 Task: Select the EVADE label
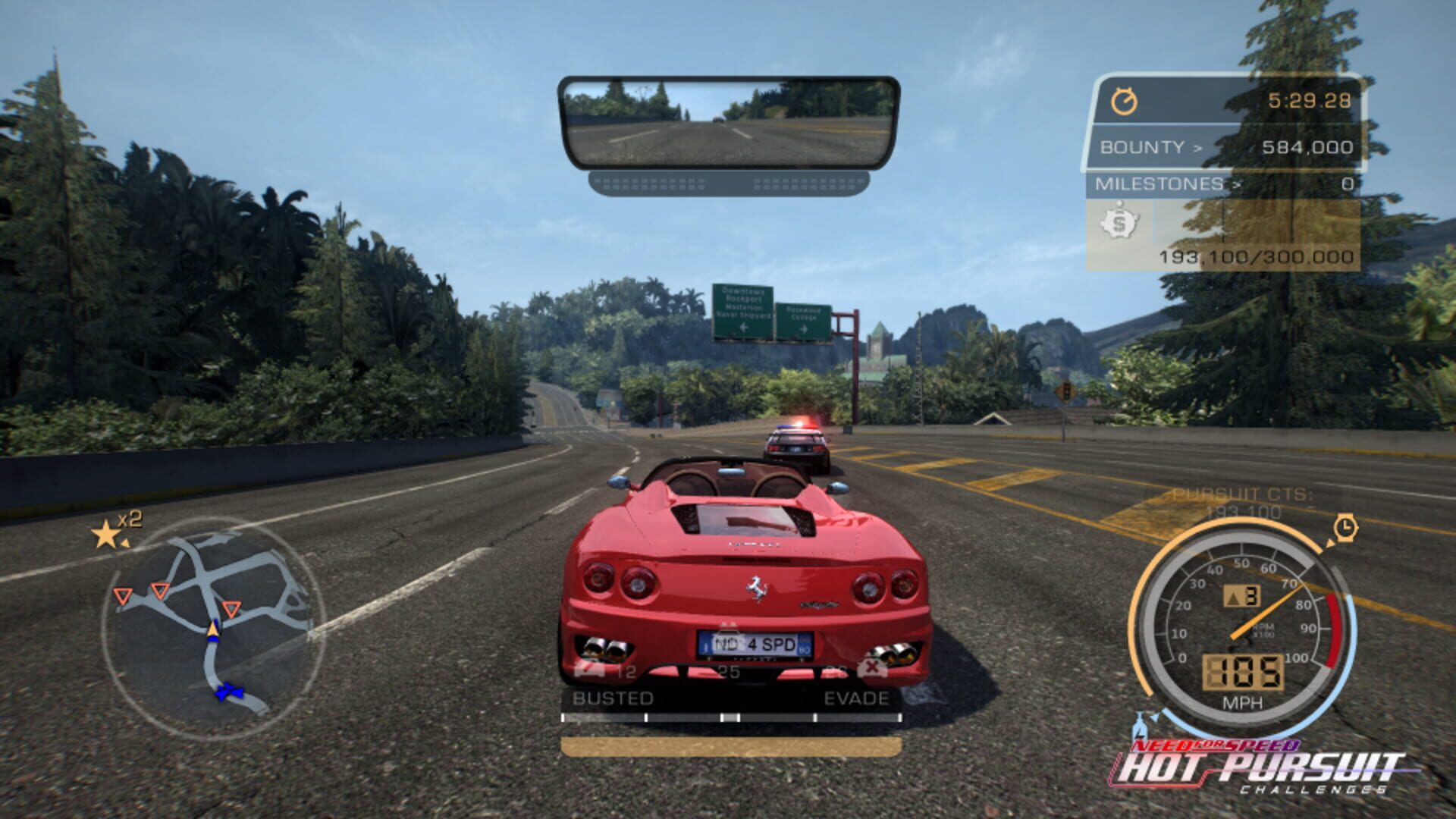point(855,698)
